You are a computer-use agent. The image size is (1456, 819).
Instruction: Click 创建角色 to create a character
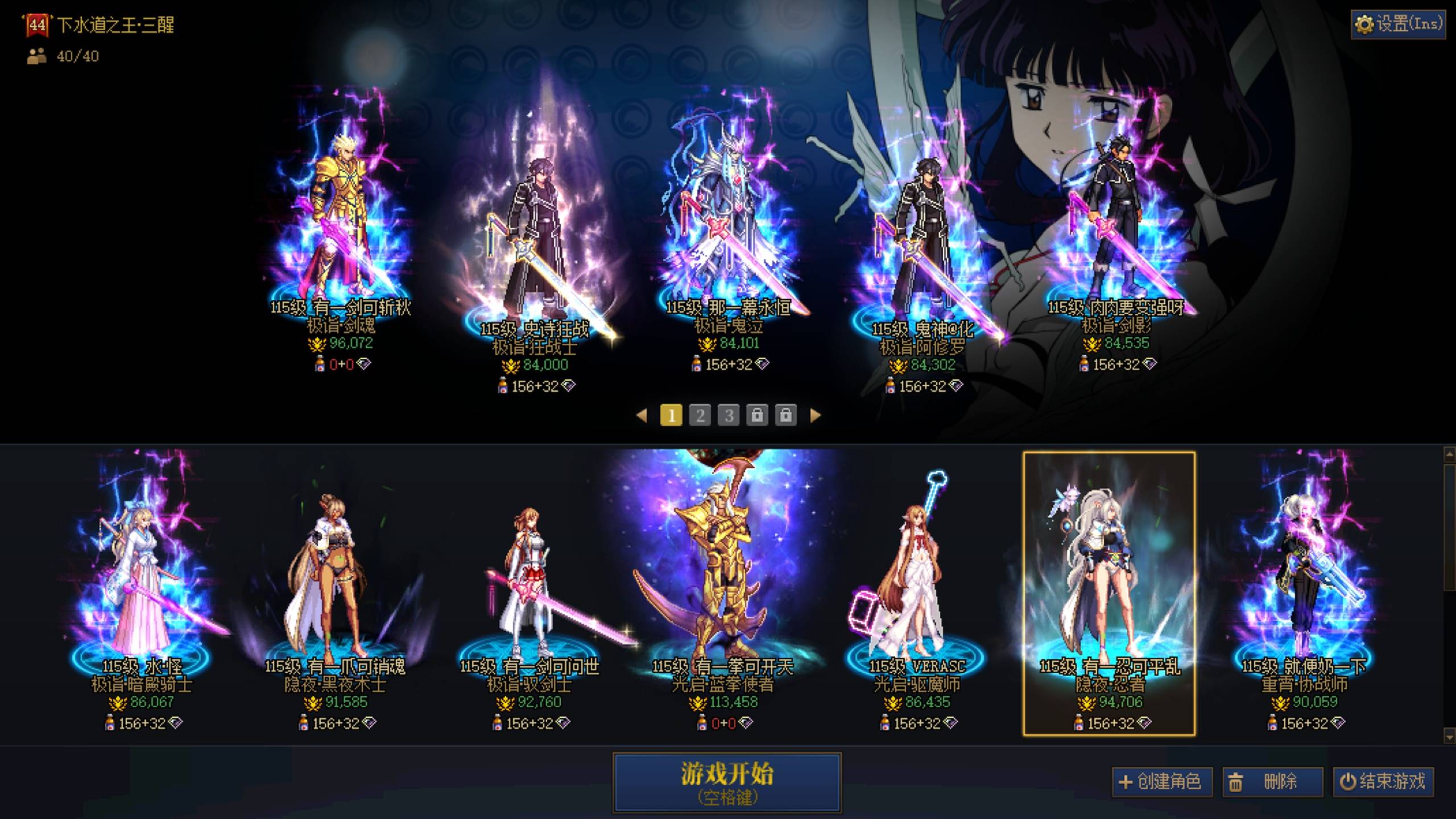click(1162, 781)
